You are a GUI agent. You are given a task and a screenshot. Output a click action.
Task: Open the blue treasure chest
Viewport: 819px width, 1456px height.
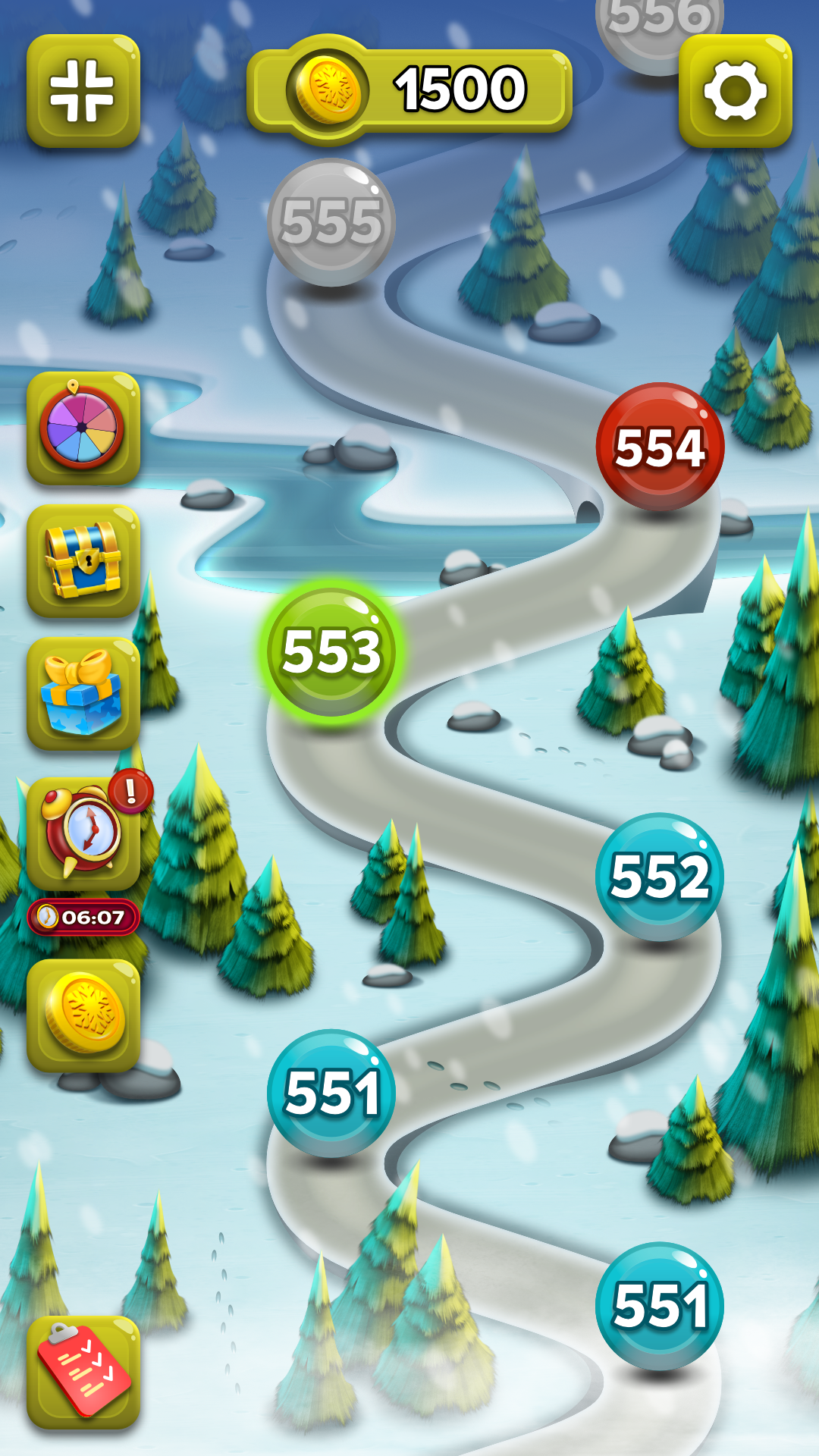[x=83, y=561]
